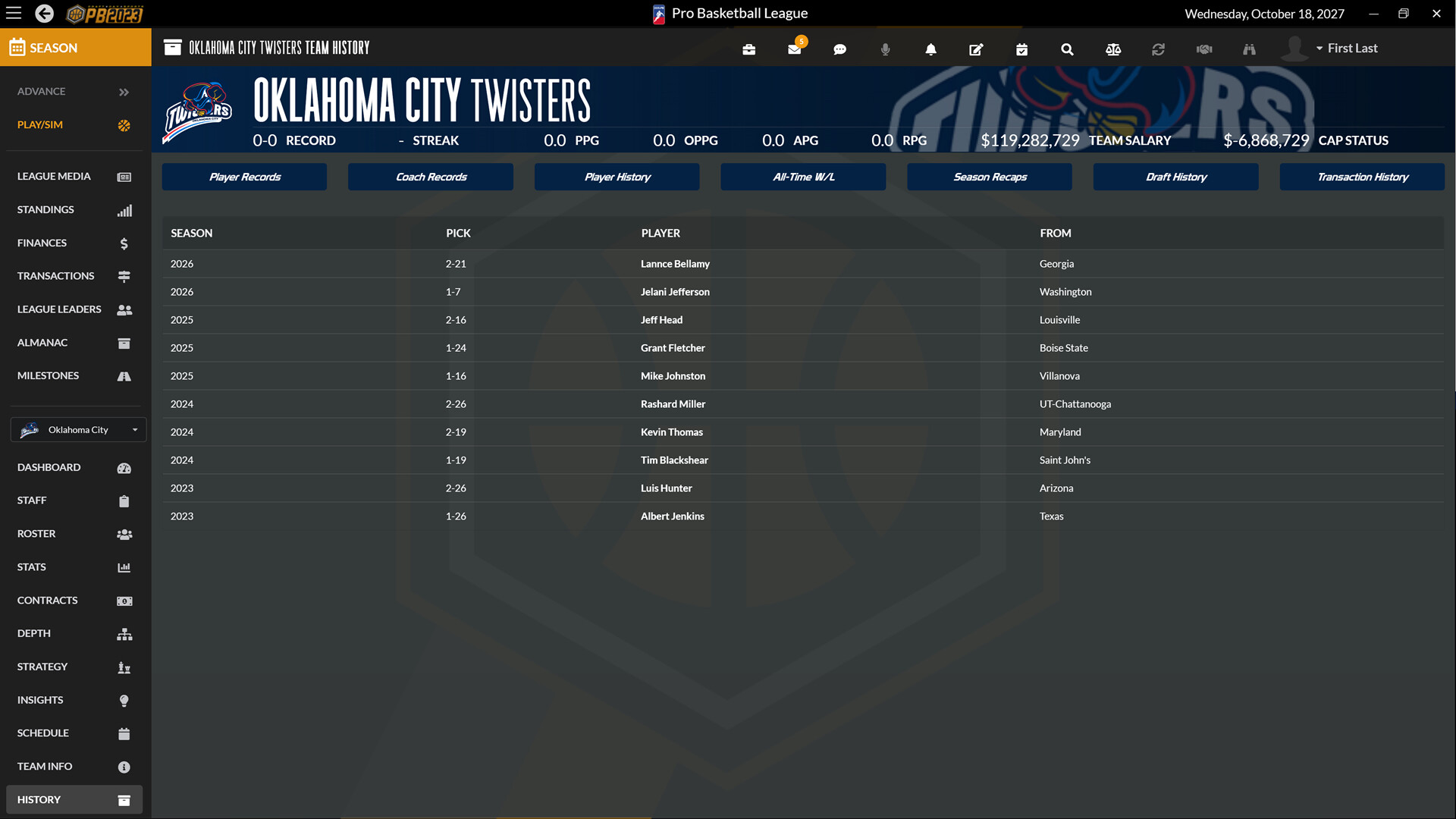This screenshot has width=1456, height=819.
Task: Open scouting with the binoculars icon
Action: (1249, 49)
